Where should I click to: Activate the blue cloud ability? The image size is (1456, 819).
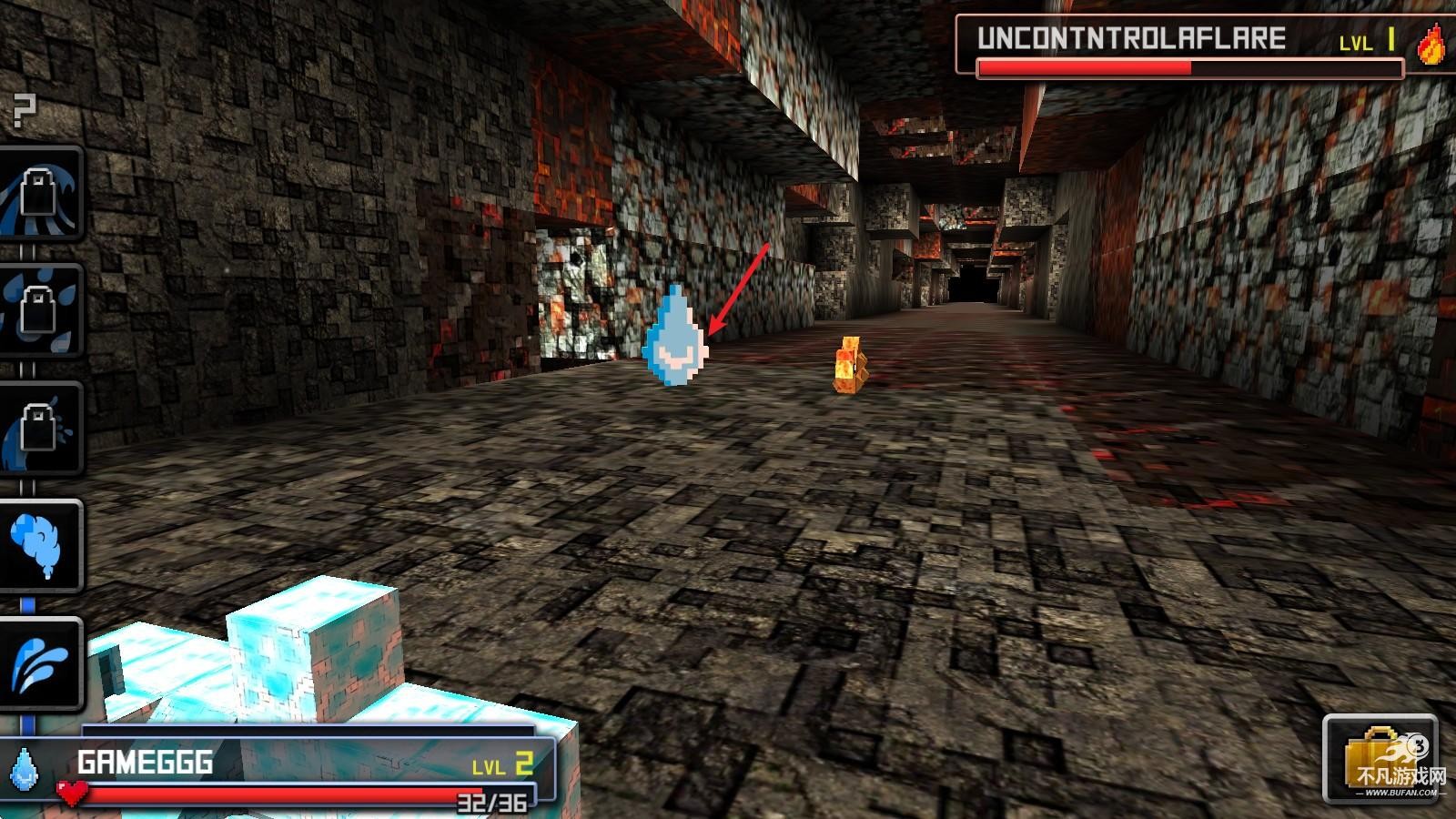click(x=40, y=546)
